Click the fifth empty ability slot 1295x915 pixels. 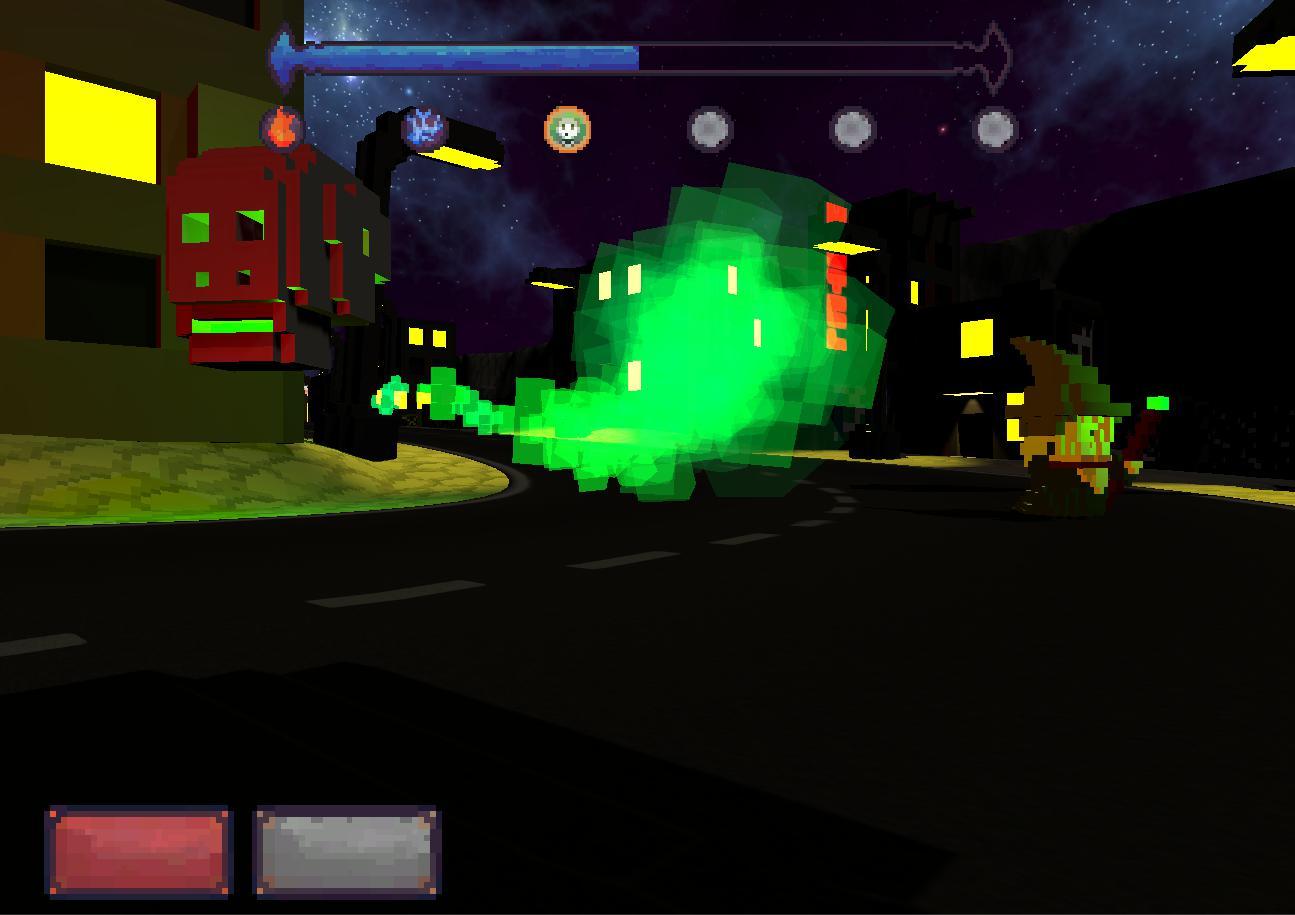852,128
